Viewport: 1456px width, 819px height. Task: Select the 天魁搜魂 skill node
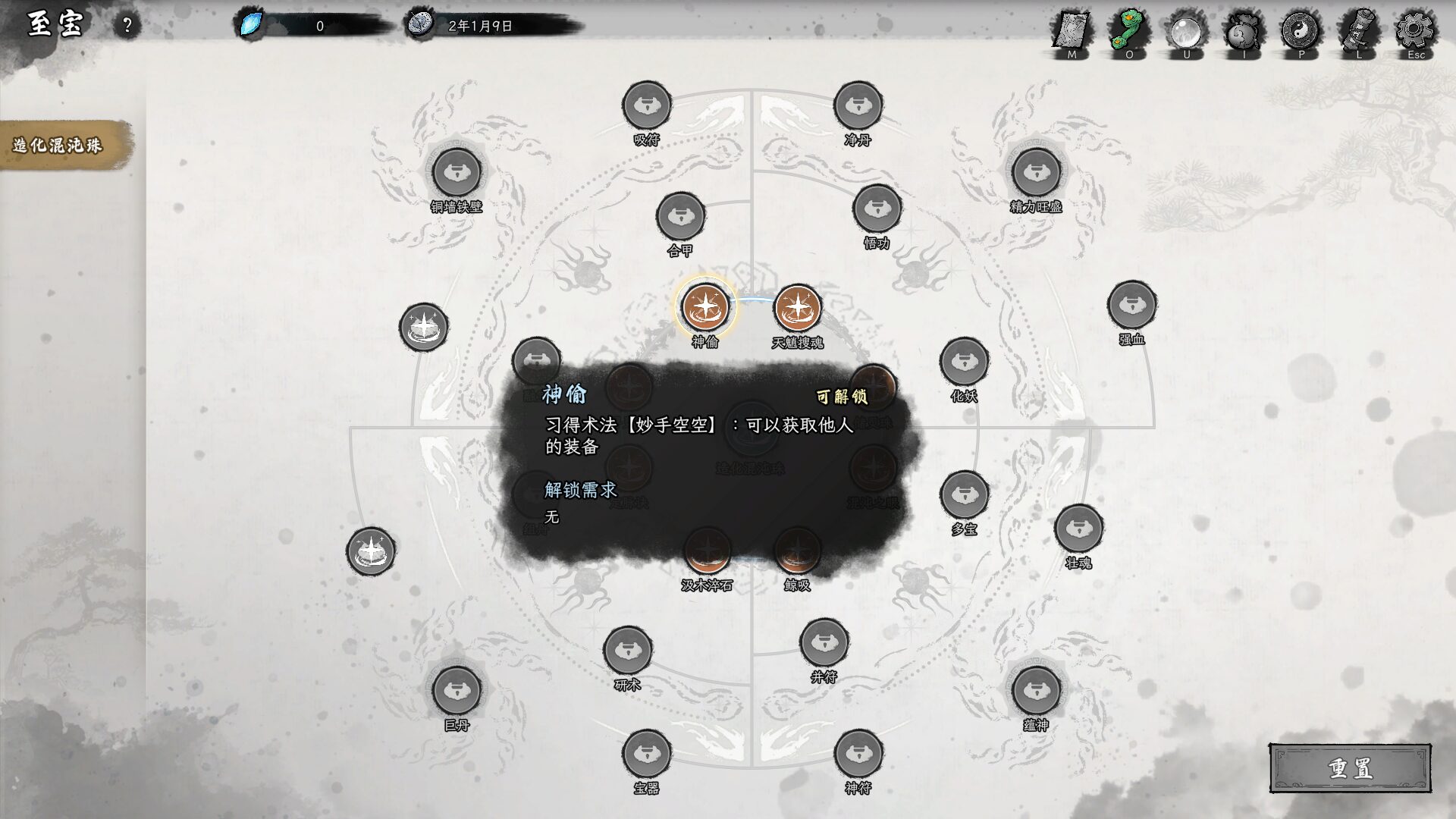coord(797,308)
